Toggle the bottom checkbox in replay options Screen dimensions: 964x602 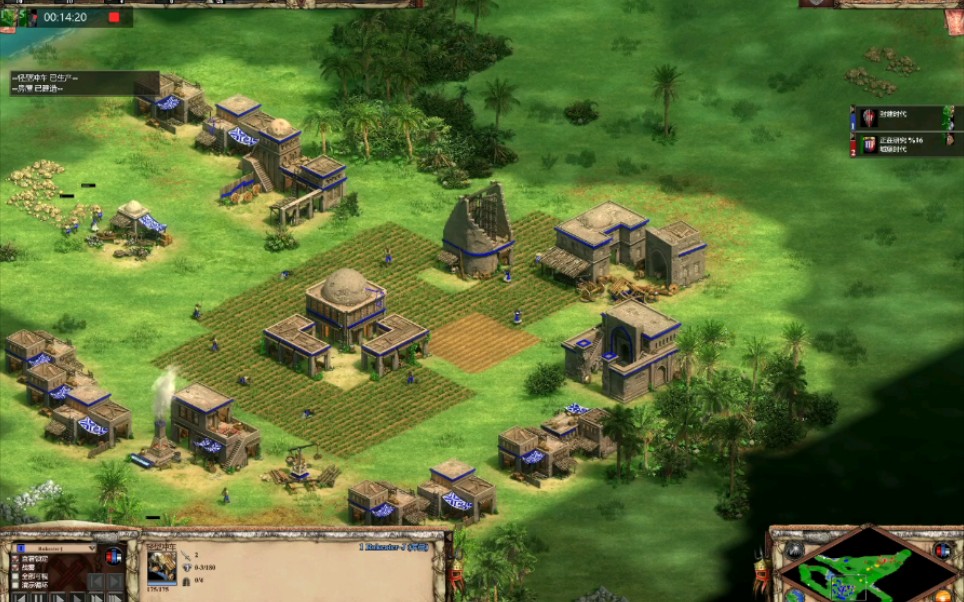(x=14, y=585)
